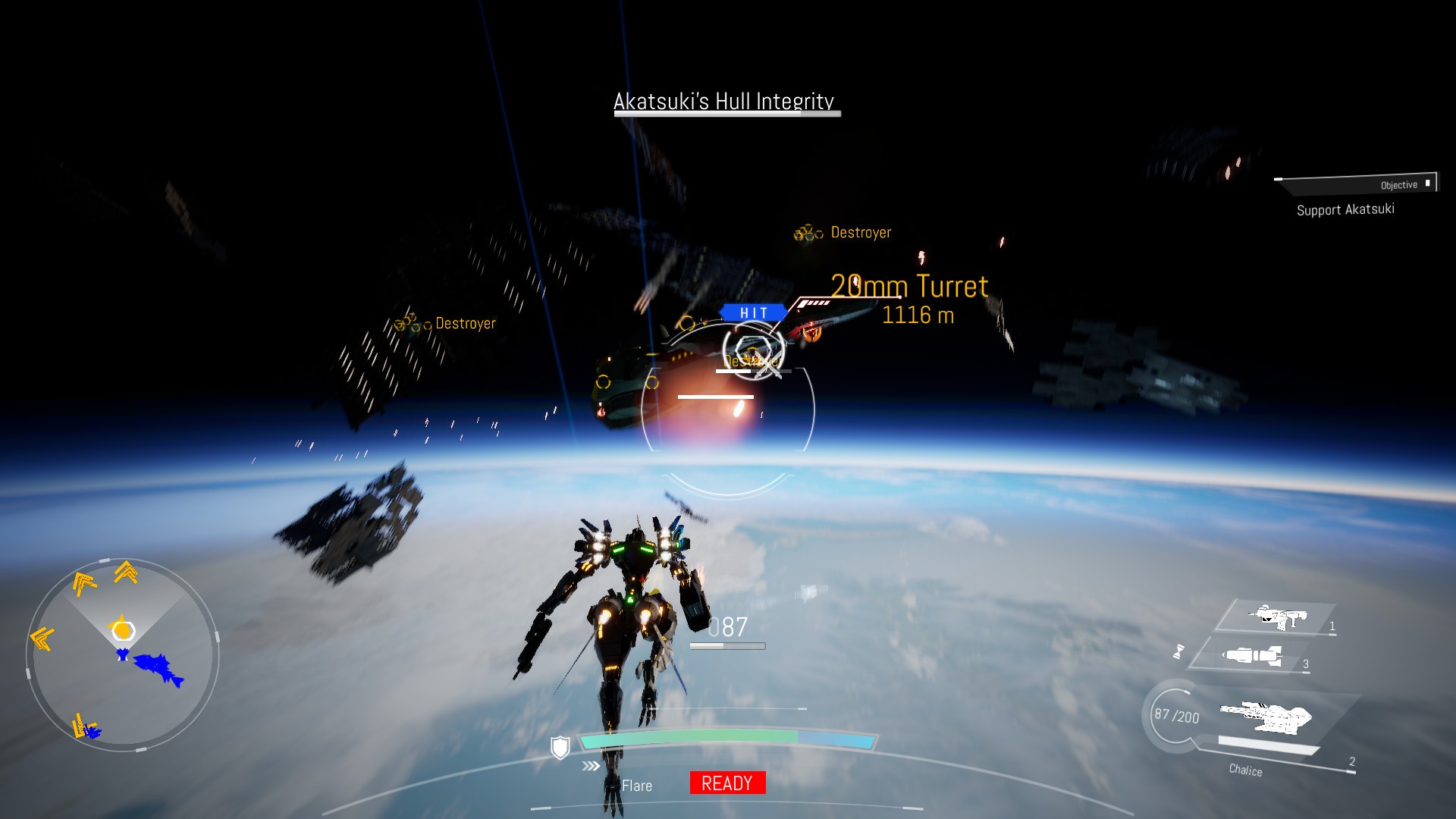Select weapon slot 1 rifle

coord(1279,617)
